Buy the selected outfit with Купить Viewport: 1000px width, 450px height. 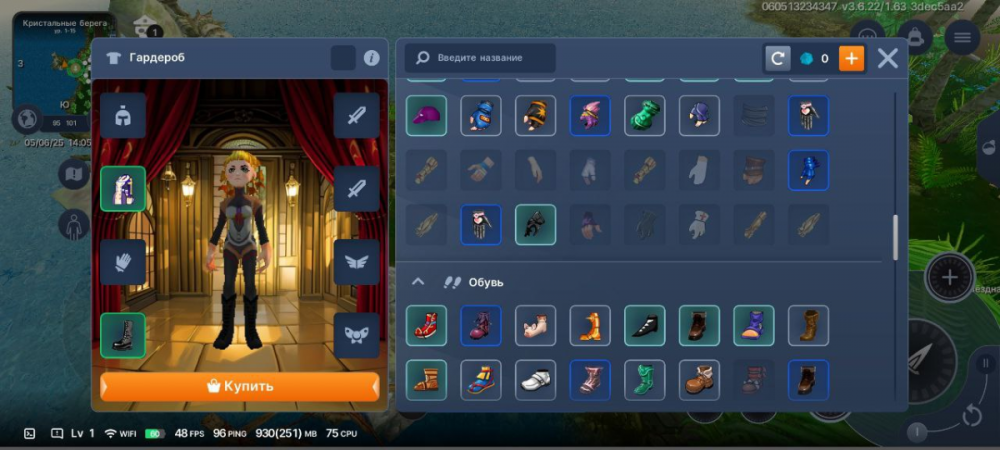coord(239,386)
